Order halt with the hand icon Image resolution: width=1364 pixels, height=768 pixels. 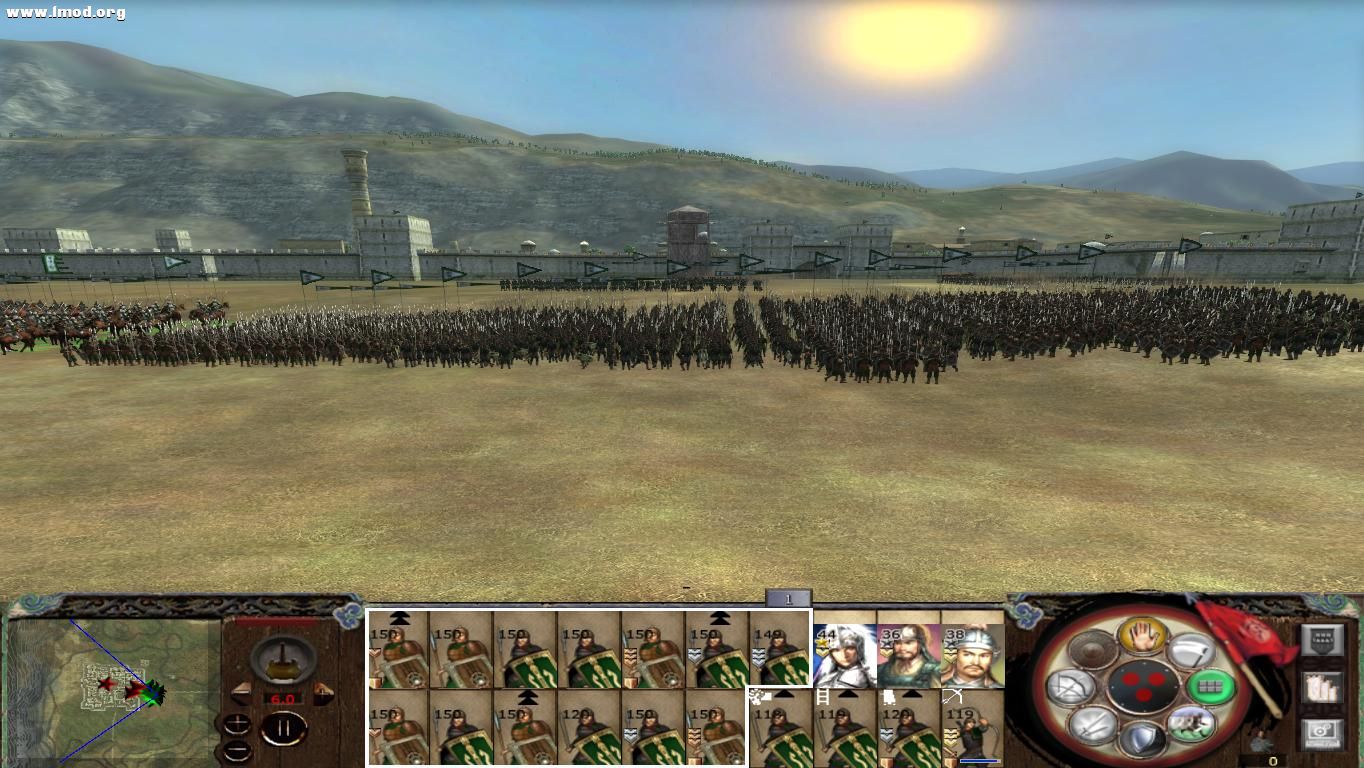point(1143,637)
